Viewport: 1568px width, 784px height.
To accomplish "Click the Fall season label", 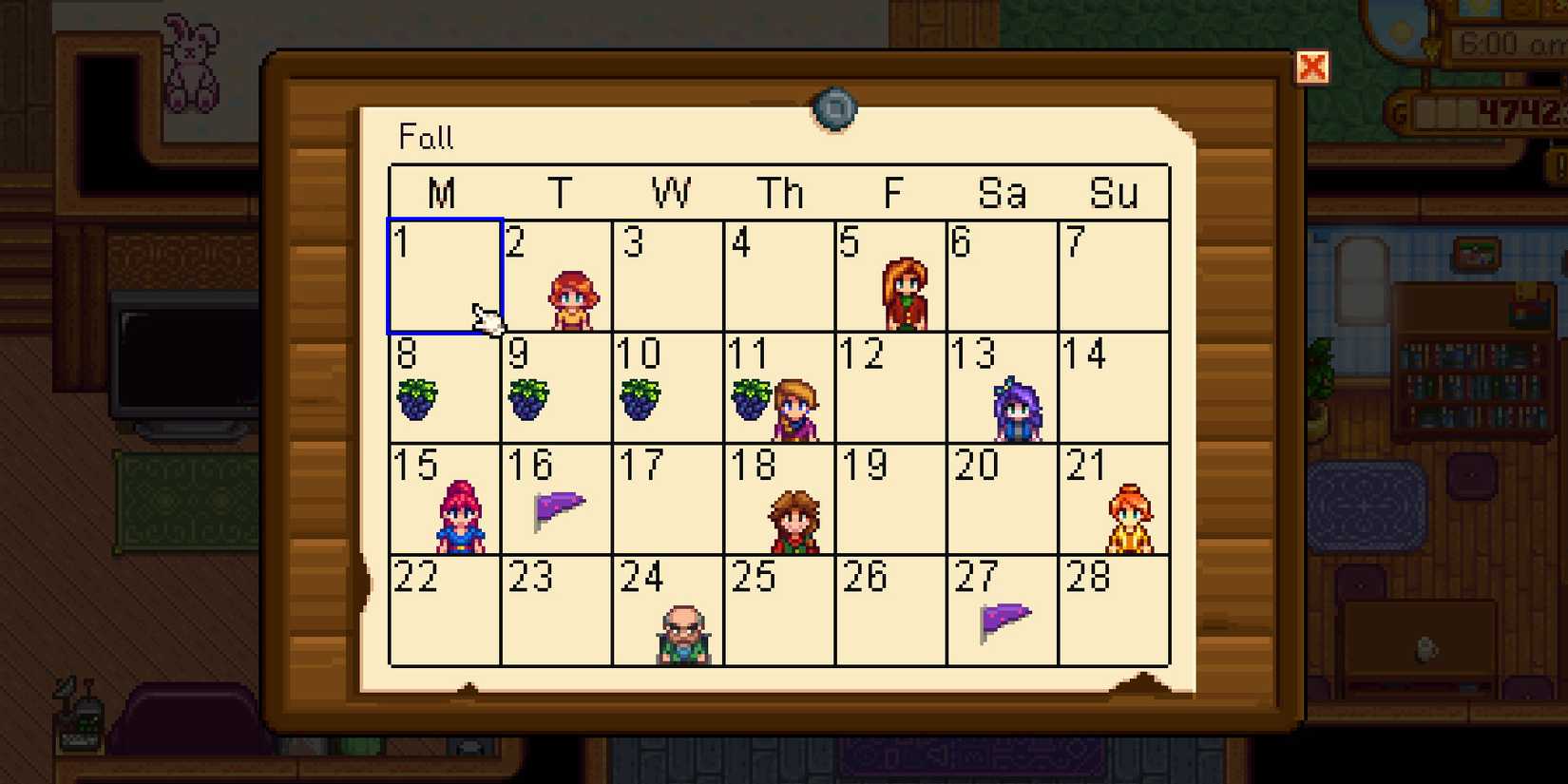I will [426, 138].
